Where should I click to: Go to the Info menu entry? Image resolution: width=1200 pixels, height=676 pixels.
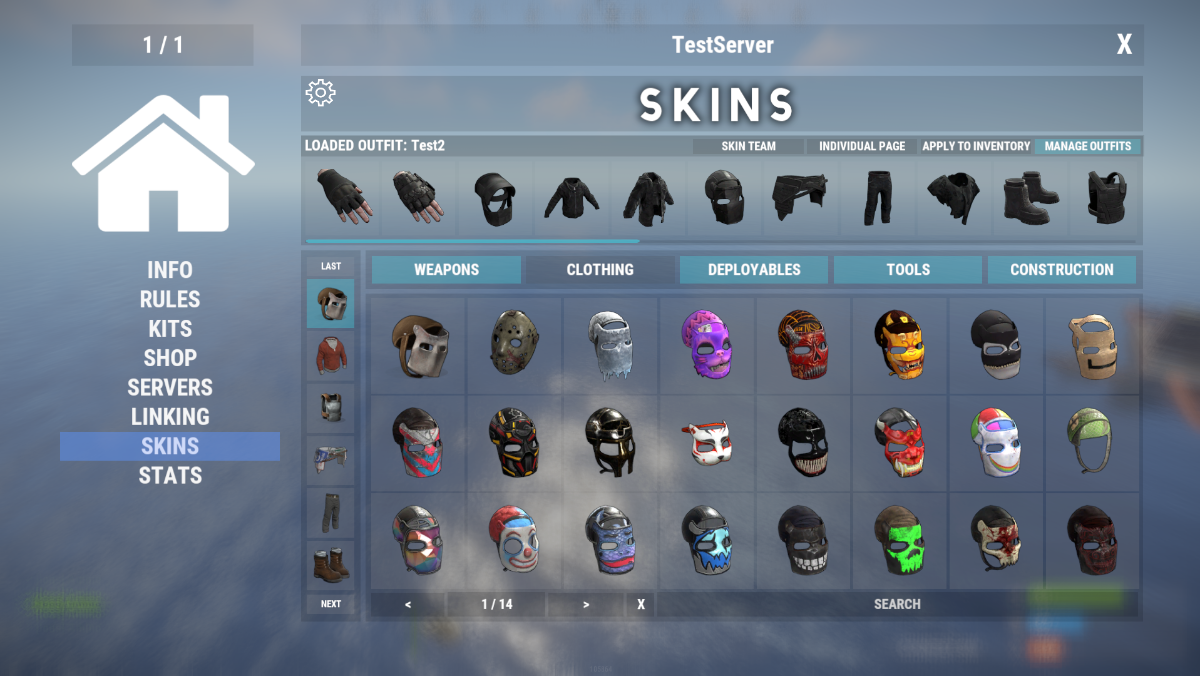(x=170, y=270)
